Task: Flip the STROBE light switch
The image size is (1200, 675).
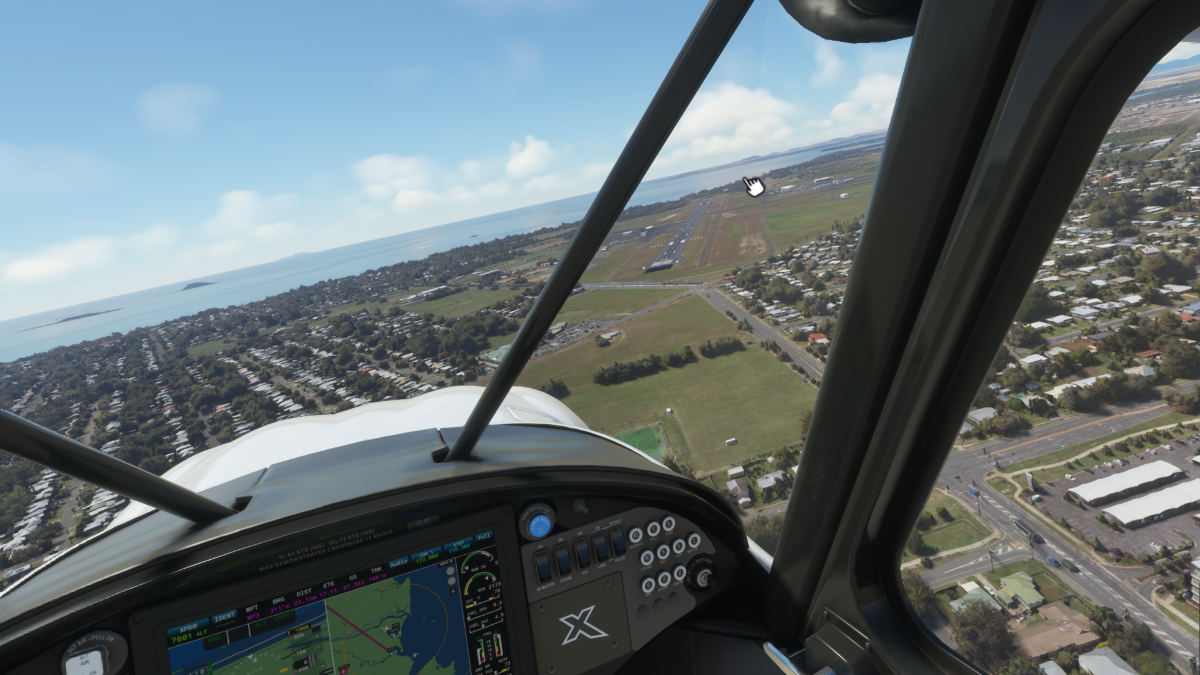Action: (x=564, y=560)
